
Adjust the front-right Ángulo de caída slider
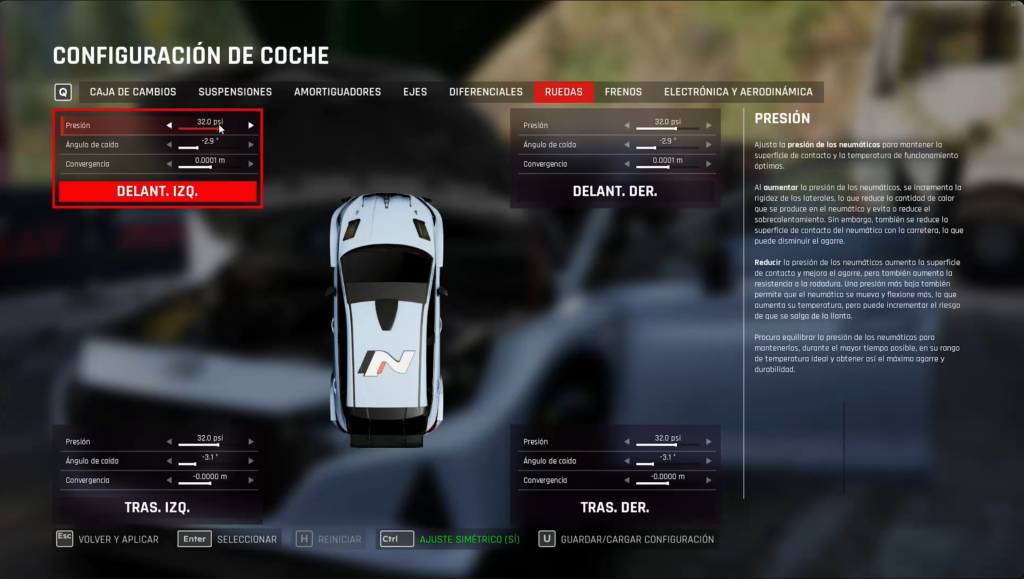(x=666, y=147)
